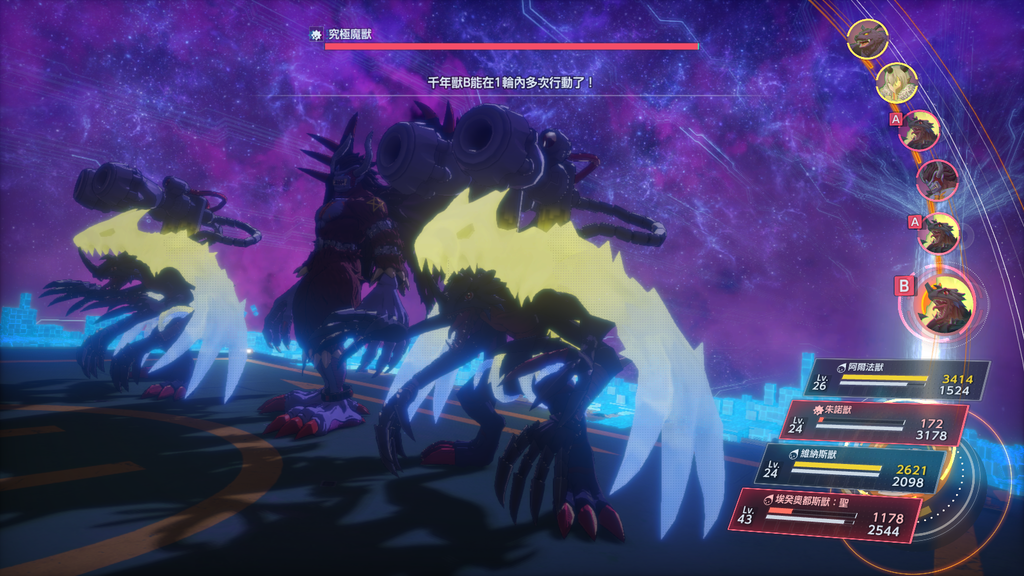Choose the 朱諾獸 party status panel
This screenshot has width=1024, height=576.
click(x=873, y=422)
